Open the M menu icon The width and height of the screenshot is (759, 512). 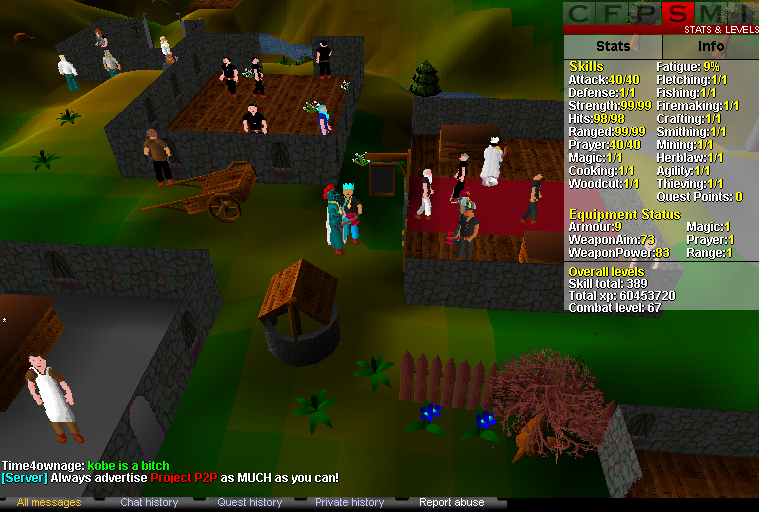(x=711, y=14)
